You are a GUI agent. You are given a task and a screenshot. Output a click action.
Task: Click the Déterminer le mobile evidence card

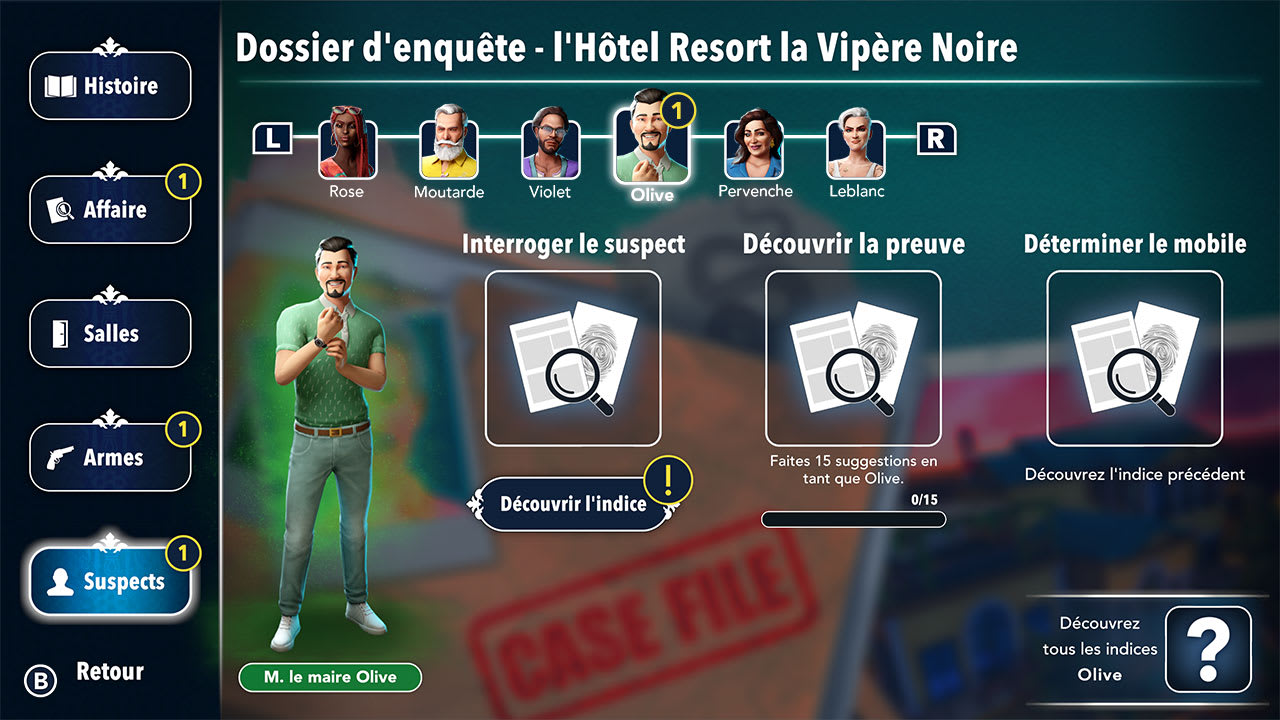[1135, 356]
